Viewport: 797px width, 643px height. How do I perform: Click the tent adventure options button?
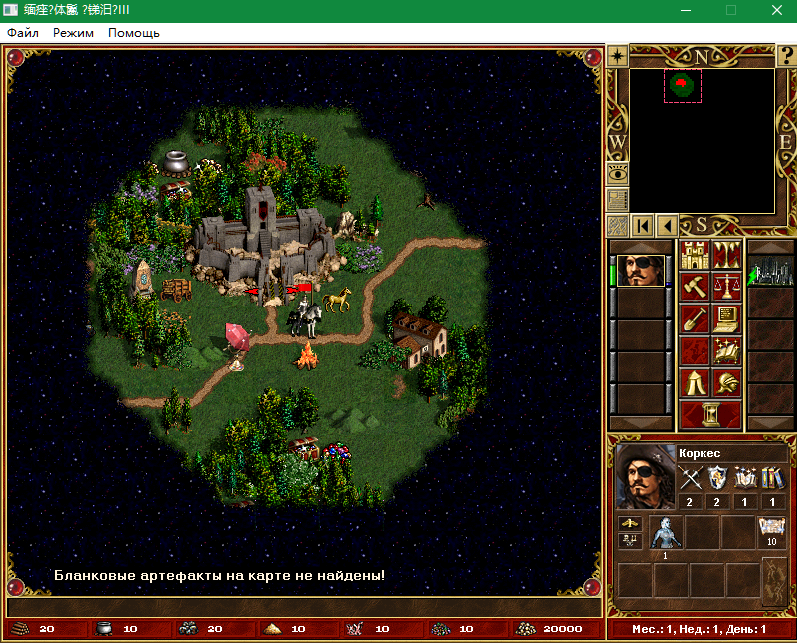[x=694, y=383]
